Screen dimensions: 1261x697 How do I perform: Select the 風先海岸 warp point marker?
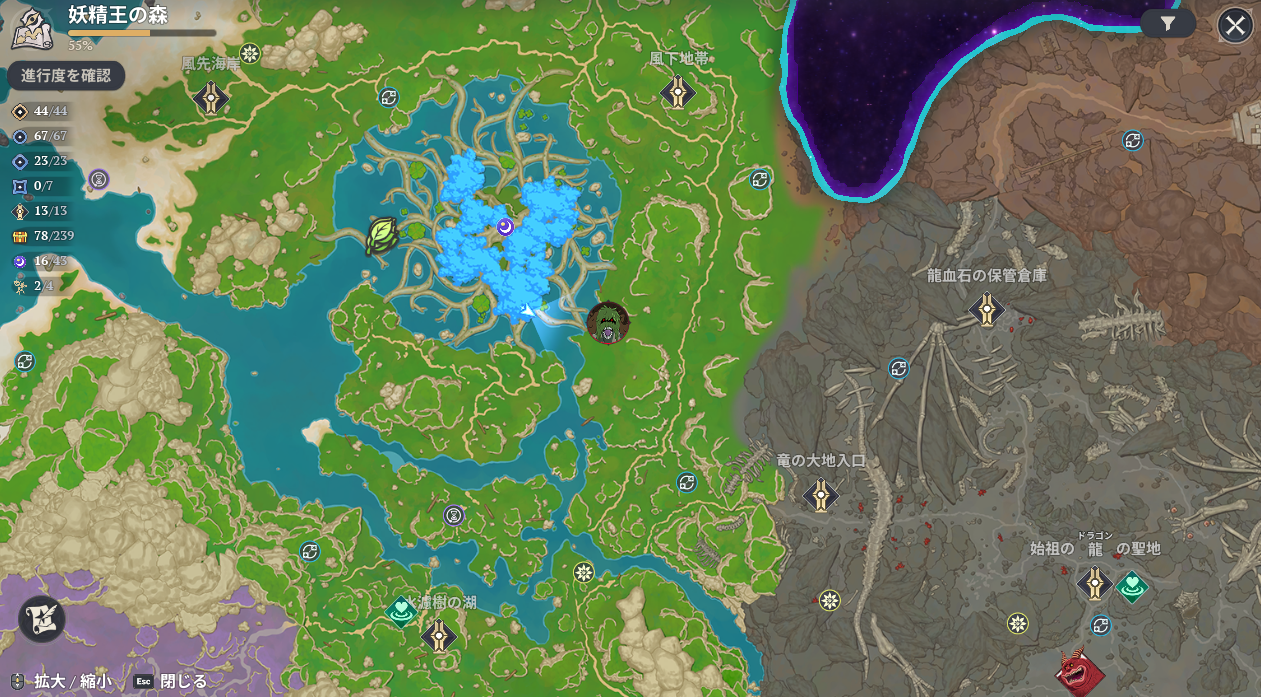coord(211,97)
